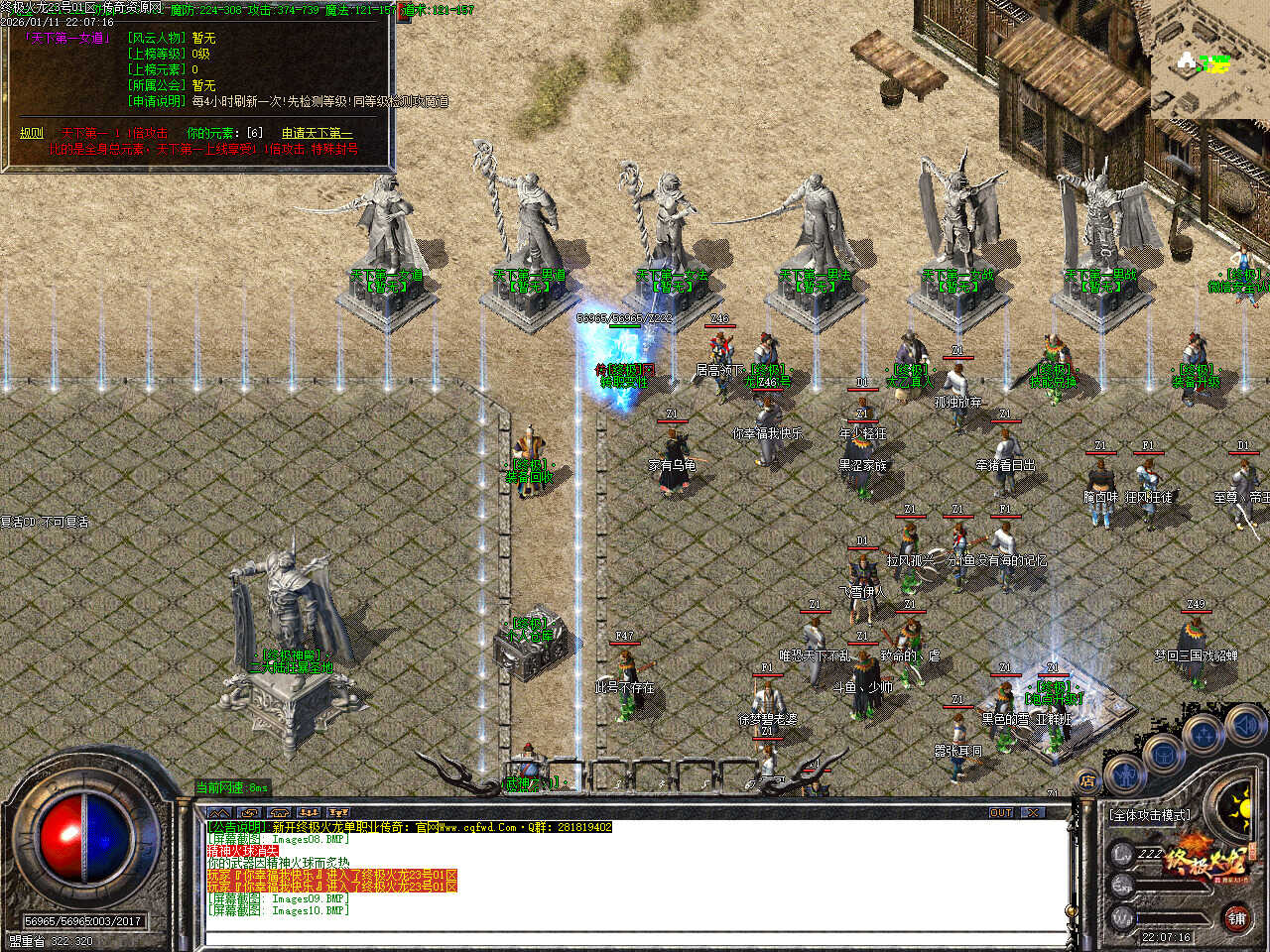1270x952 pixels.
Task: Click the OUT button above chat
Action: (1001, 813)
